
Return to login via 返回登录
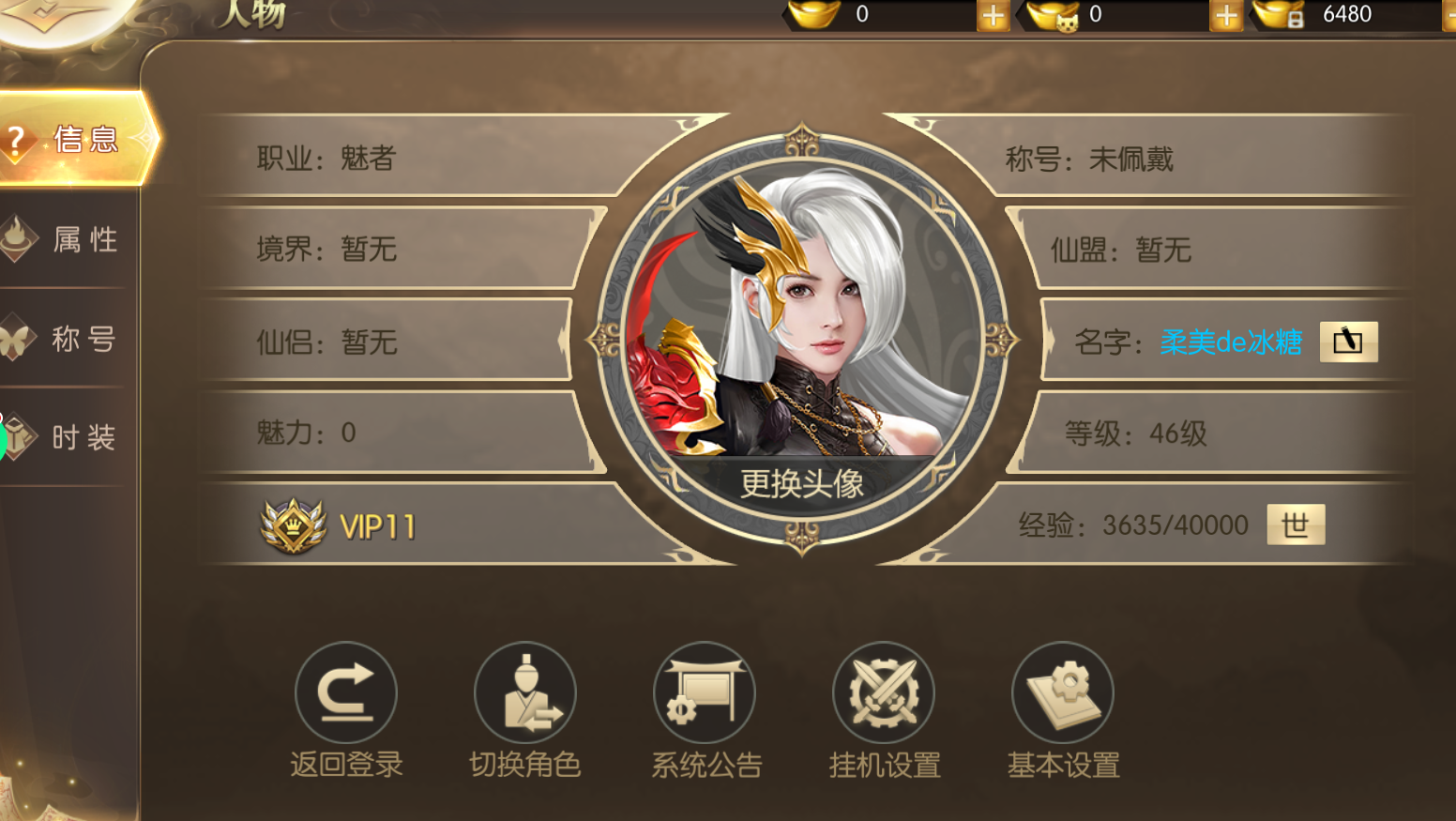tap(346, 694)
